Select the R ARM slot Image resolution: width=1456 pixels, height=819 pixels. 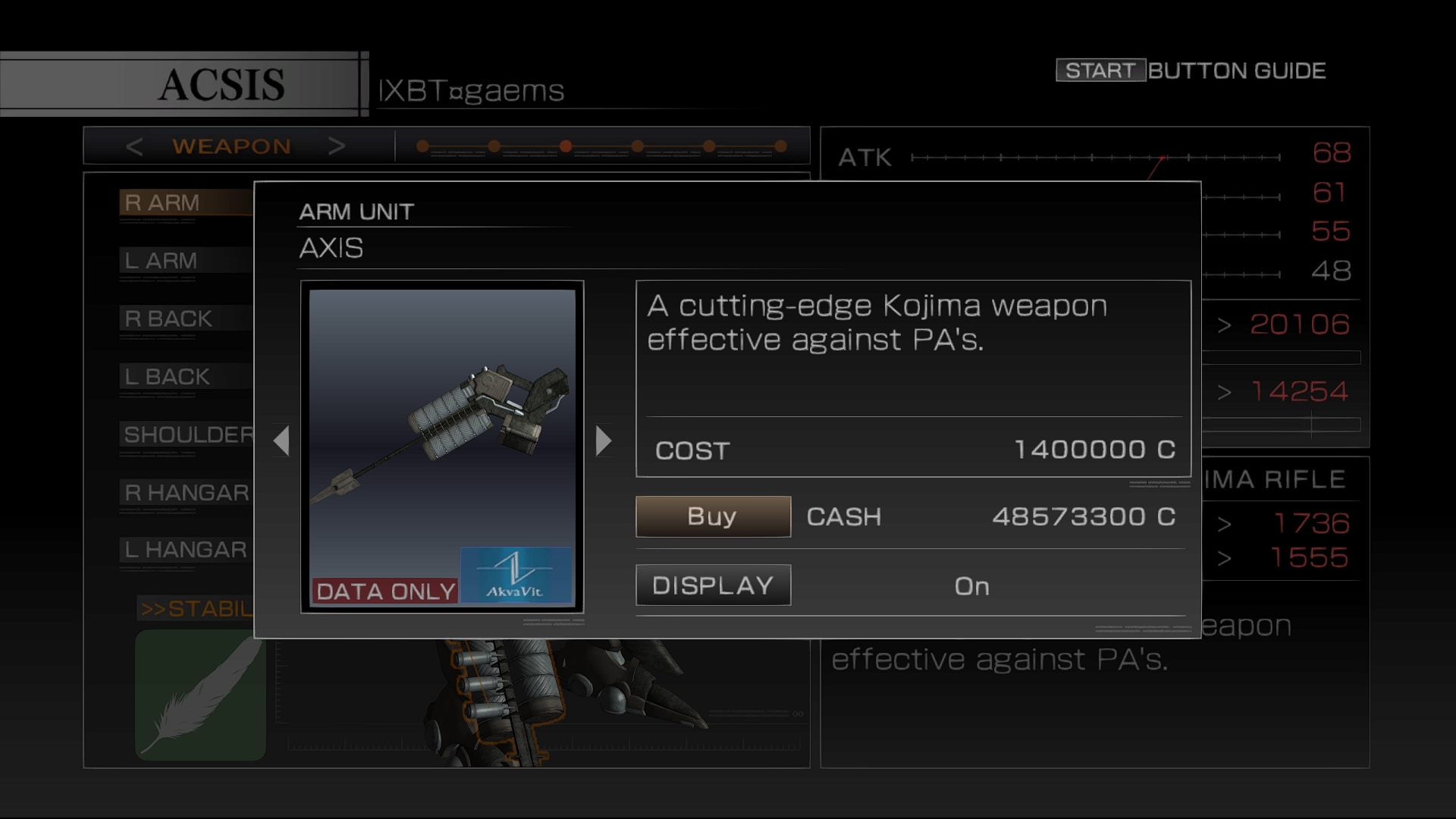185,203
